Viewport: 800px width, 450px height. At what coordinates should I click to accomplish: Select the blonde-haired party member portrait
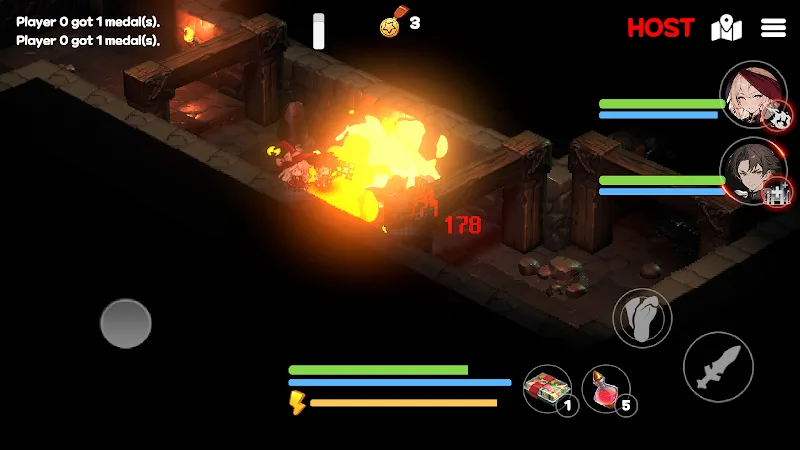[x=750, y=96]
